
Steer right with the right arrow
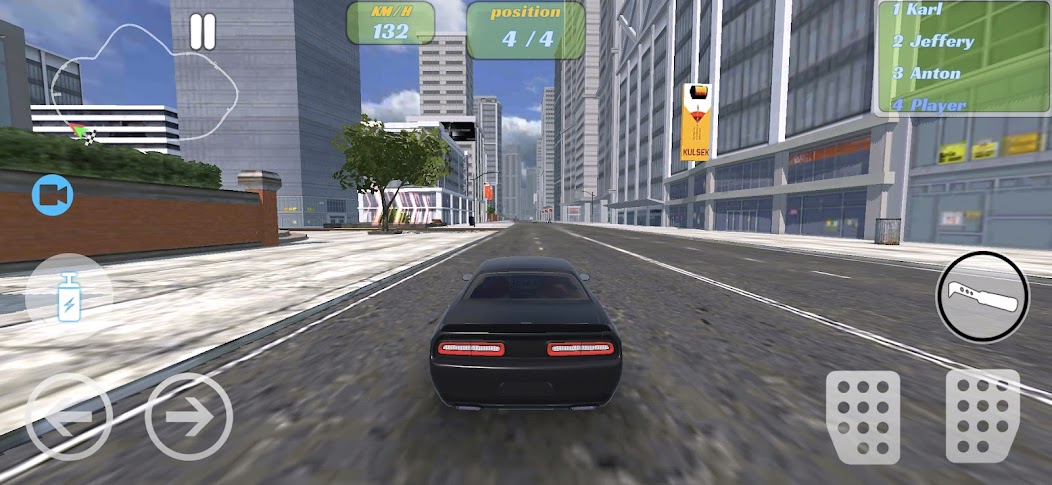pos(189,416)
